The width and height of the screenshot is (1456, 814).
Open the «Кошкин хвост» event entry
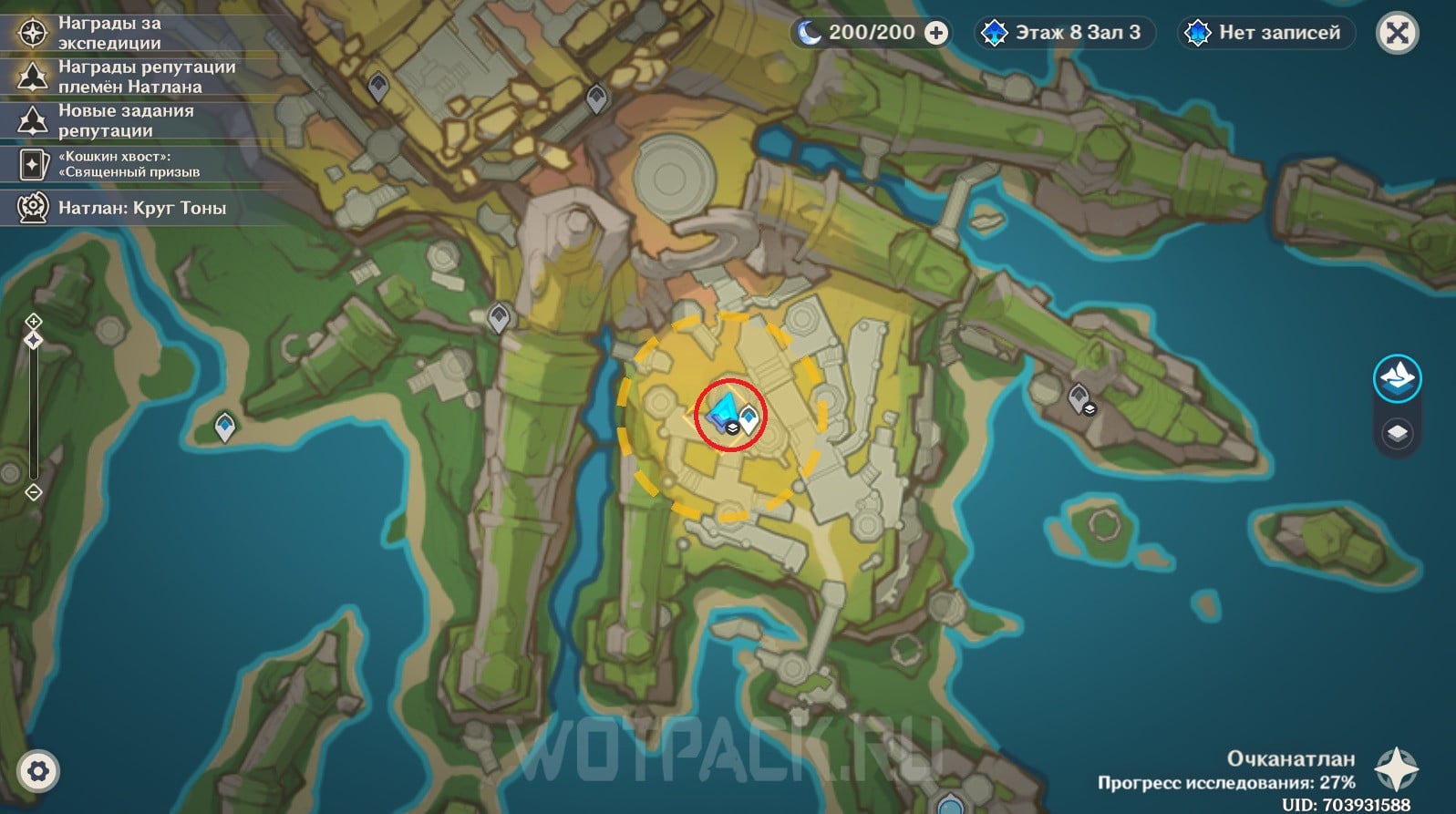click(x=128, y=164)
